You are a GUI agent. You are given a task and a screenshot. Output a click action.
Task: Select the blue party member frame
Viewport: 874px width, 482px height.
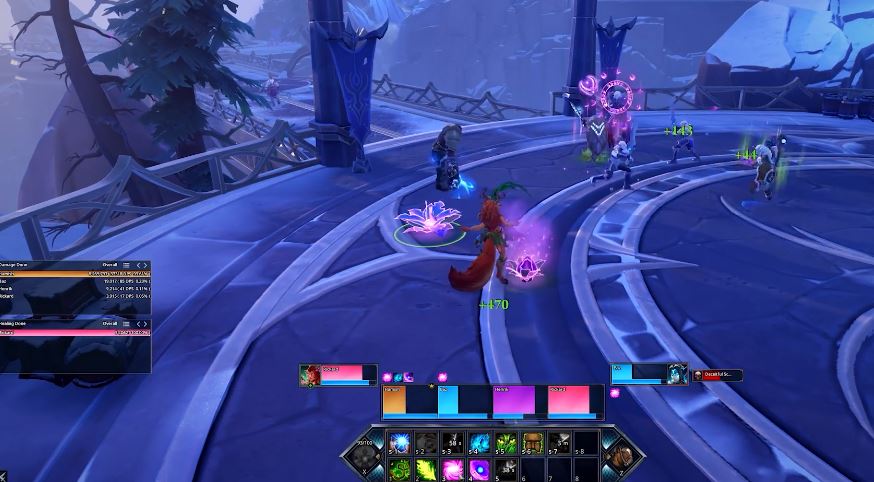(463, 401)
